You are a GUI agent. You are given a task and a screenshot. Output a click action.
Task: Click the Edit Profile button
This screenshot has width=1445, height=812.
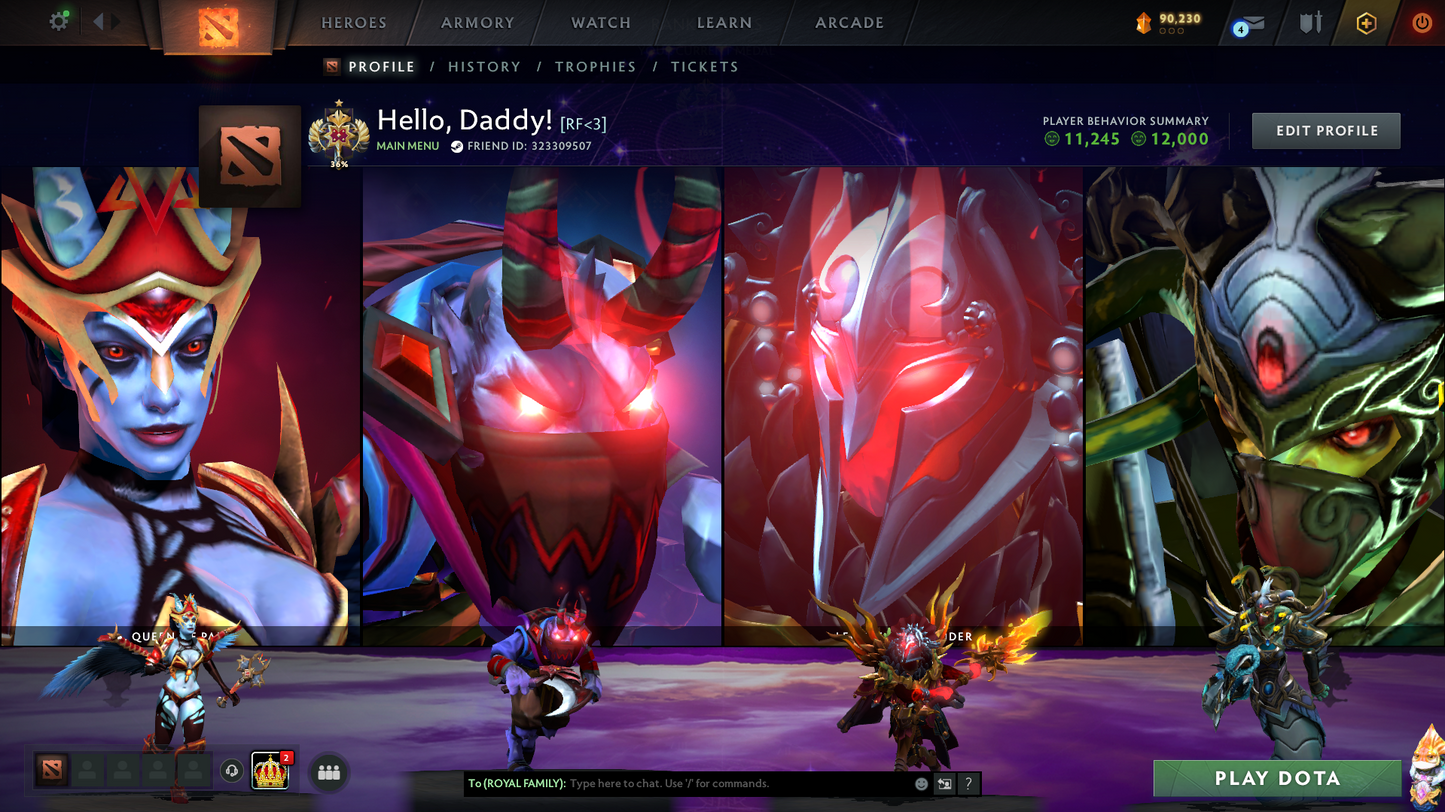click(x=1326, y=131)
